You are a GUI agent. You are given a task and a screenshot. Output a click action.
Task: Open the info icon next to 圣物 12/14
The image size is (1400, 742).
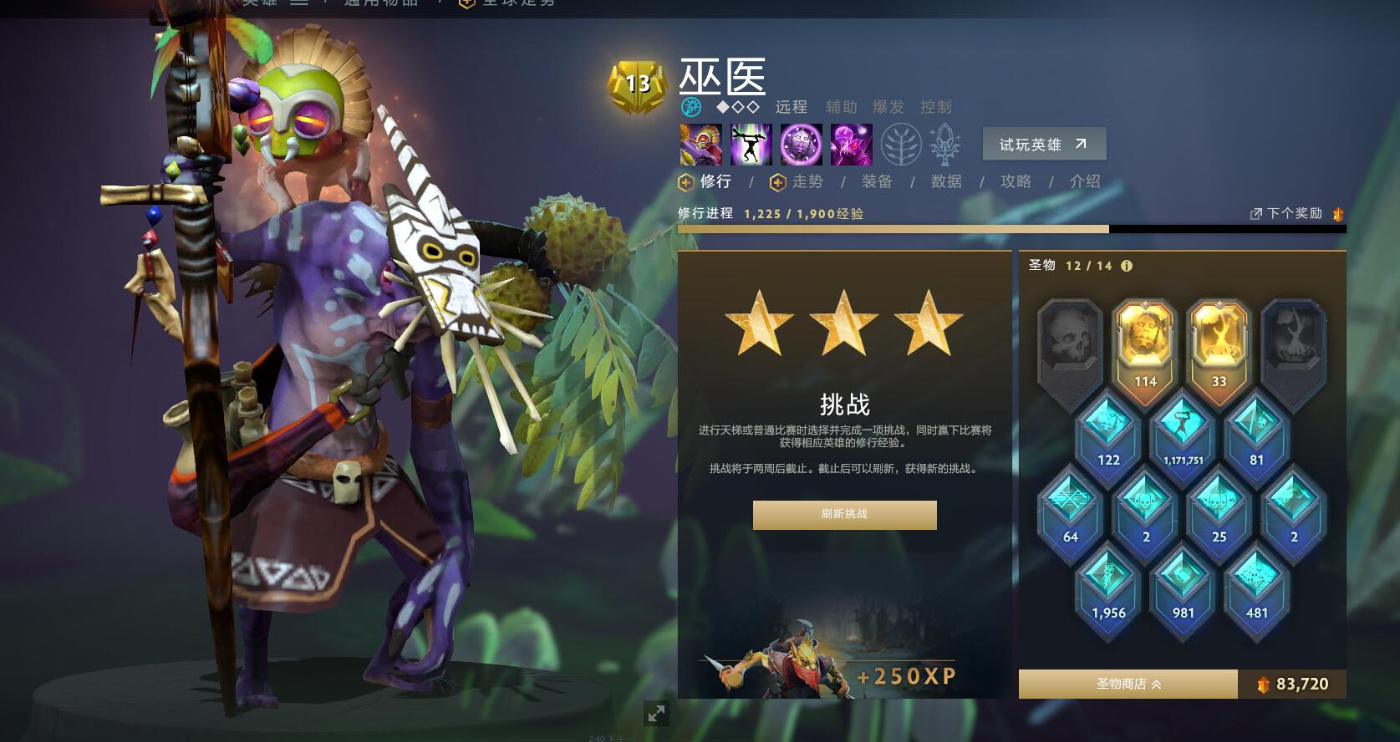[1128, 266]
